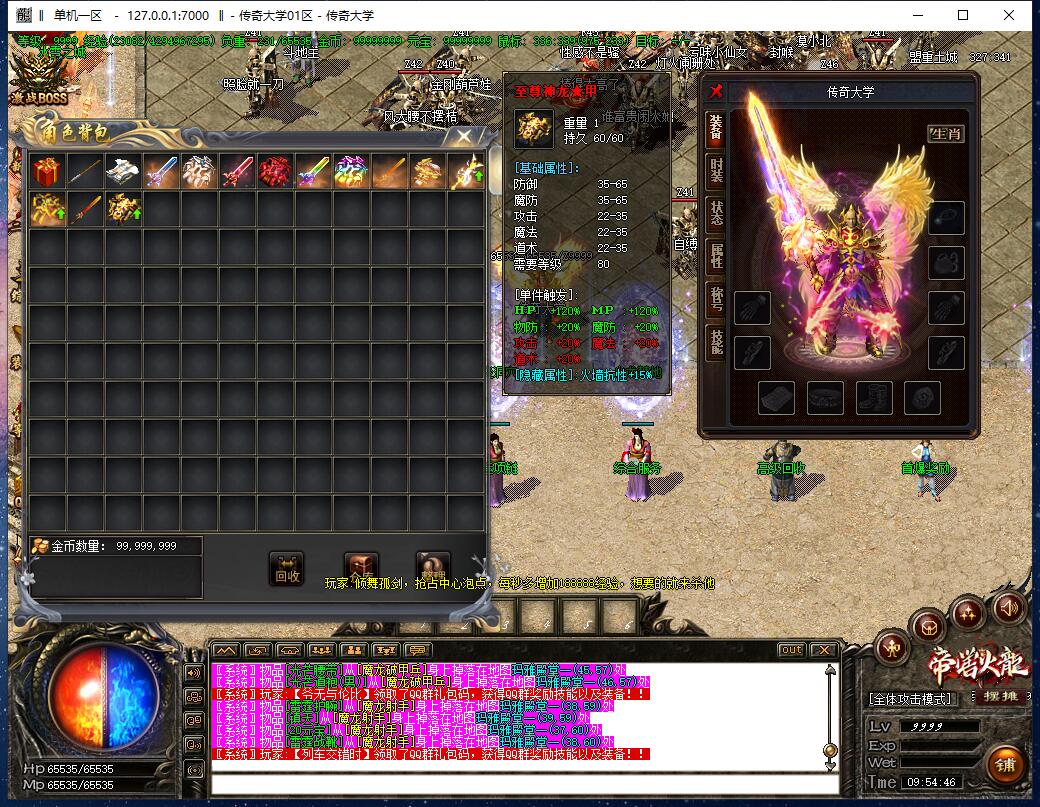The height and width of the screenshot is (807, 1040).
Task: Select the red armor item in the backpack
Action: coord(274,172)
